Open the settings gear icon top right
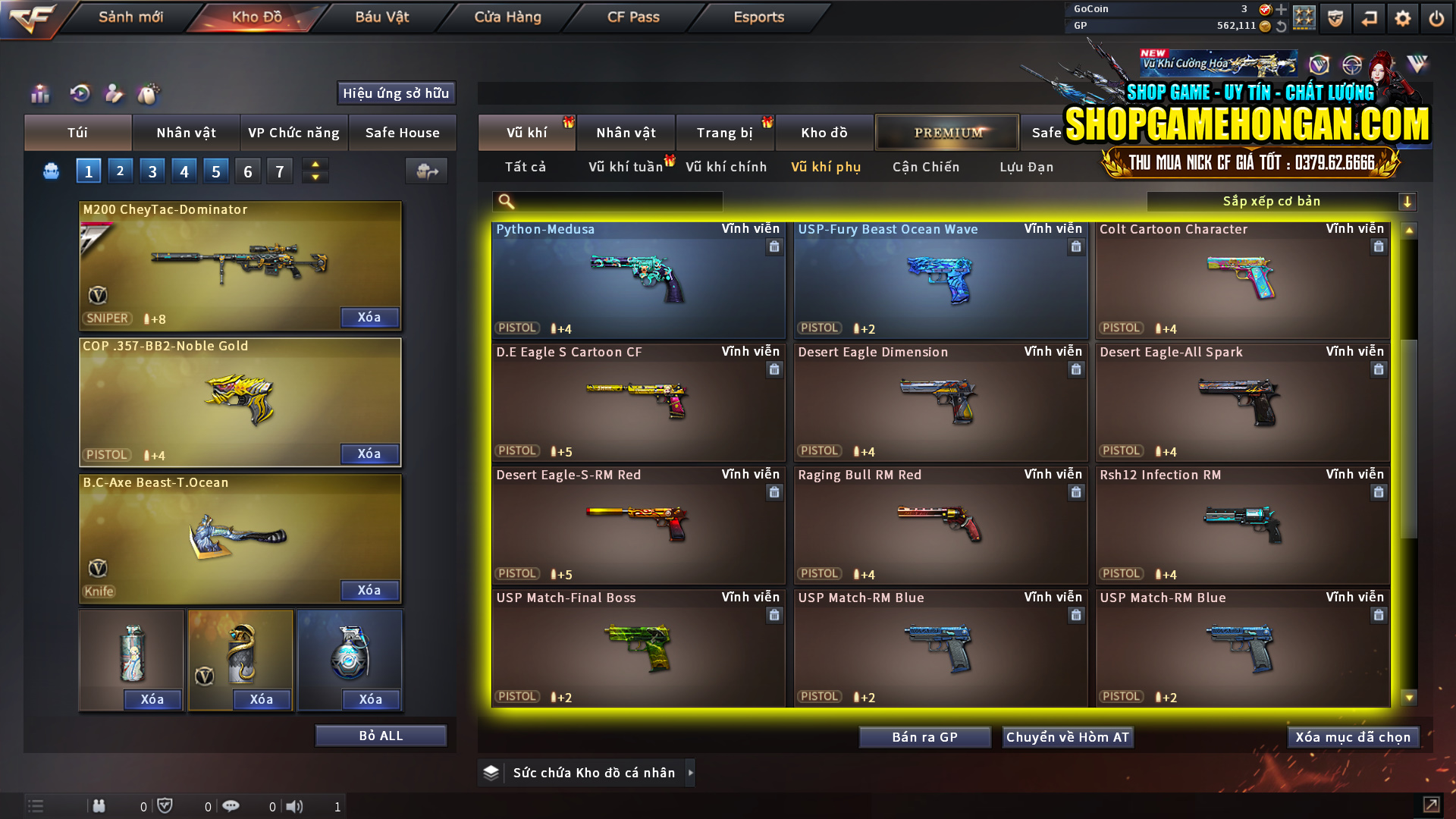This screenshot has height=819, width=1456. (x=1402, y=17)
